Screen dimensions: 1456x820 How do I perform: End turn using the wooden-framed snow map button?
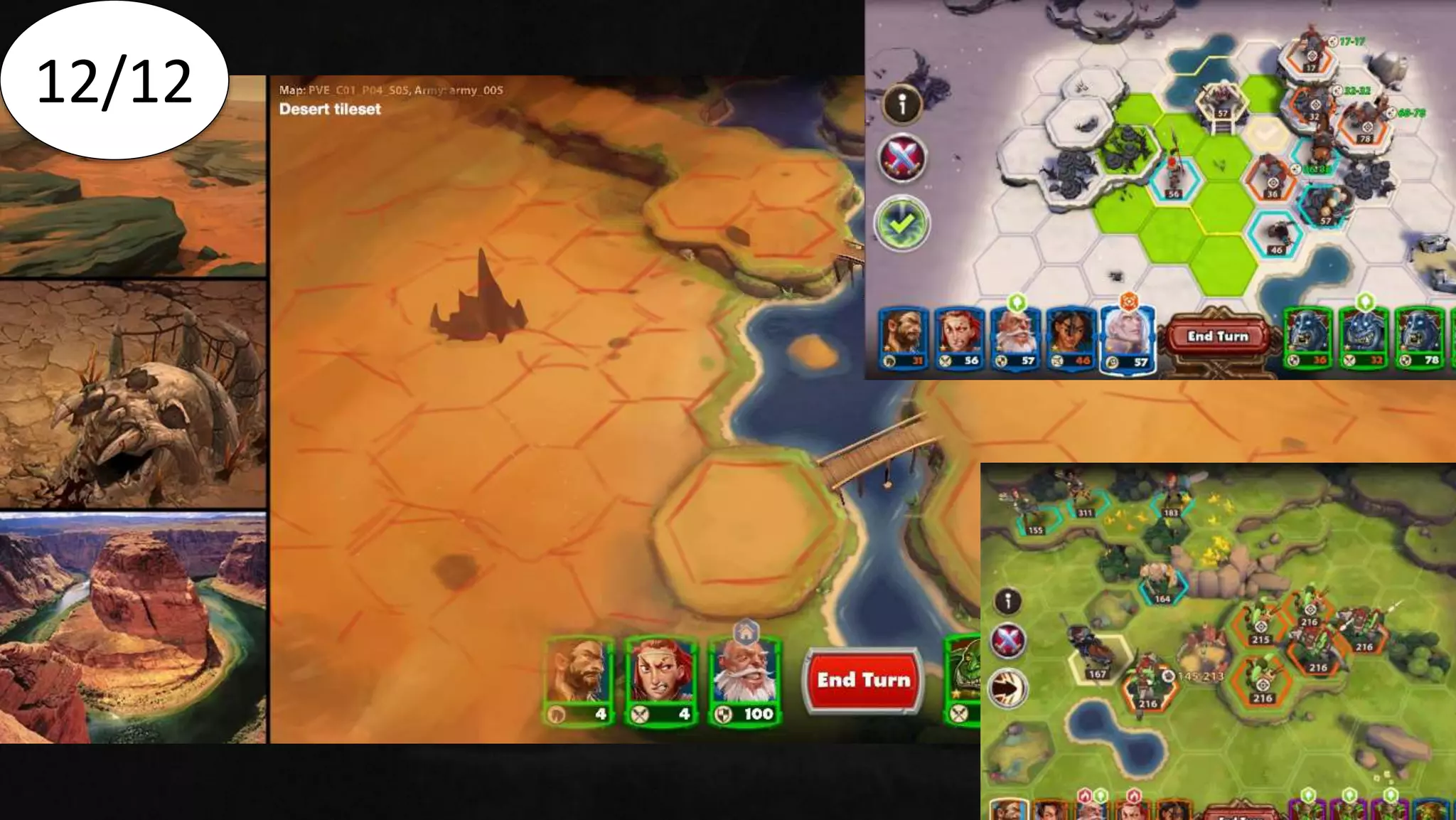coord(1217,336)
